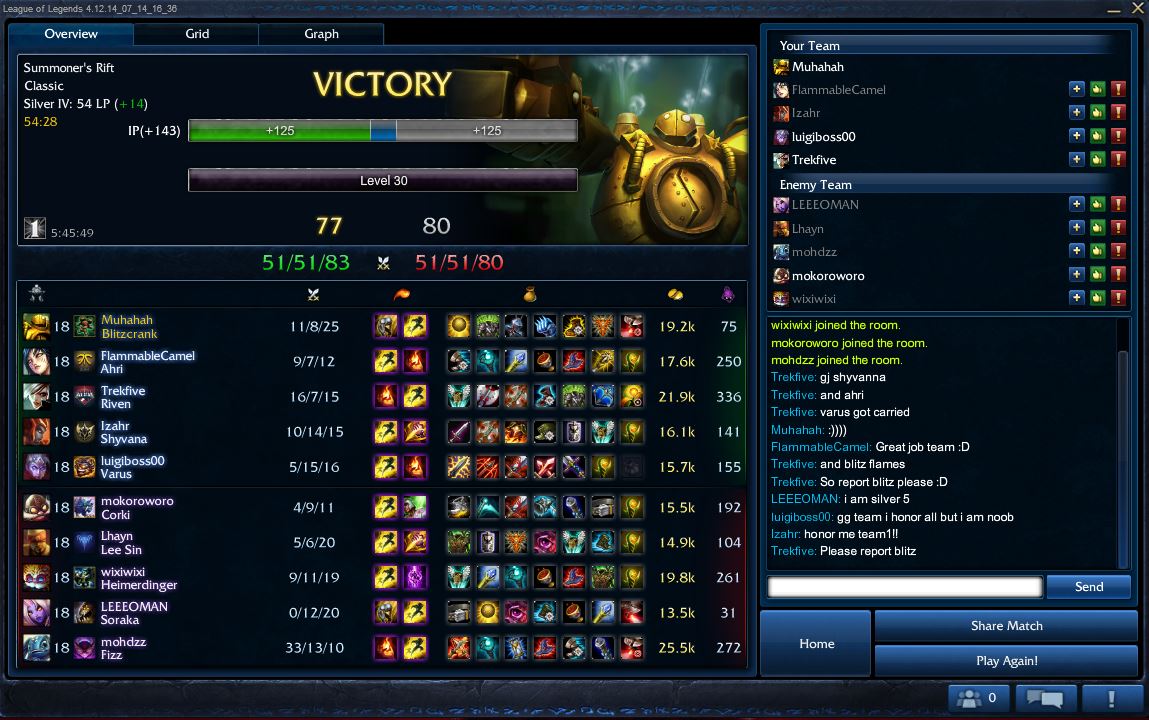The image size is (1149, 720).
Task: Click Muhahah's Blitzcrank champion portrait
Action: [x=35, y=326]
